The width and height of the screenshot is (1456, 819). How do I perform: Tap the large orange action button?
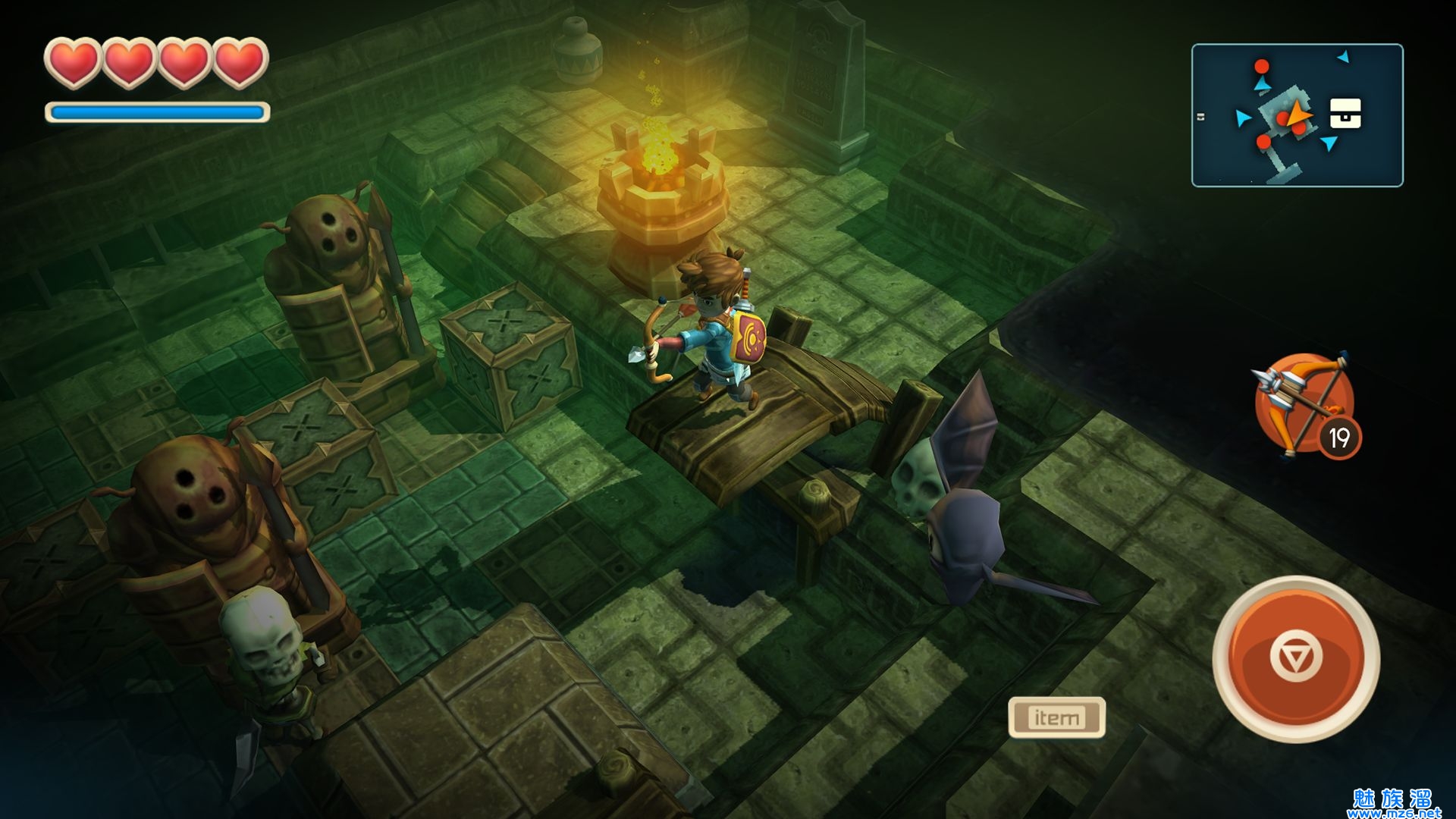click(x=1295, y=657)
